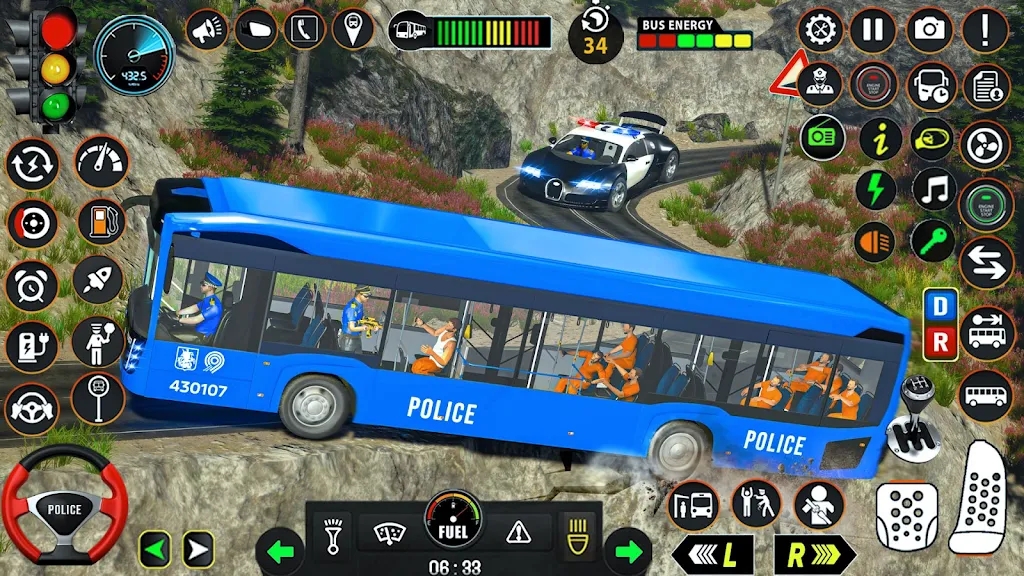Steer right with the R button
Viewport: 1024px width, 576px height.
(815, 554)
